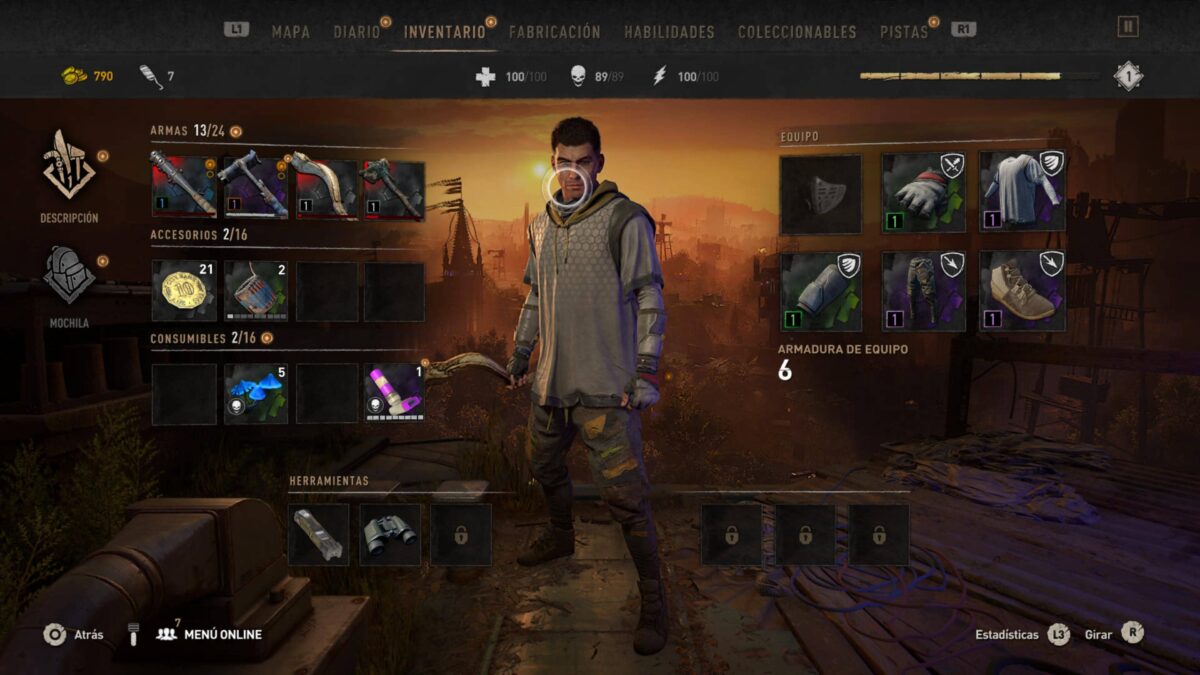This screenshot has height=675, width=1200.
Task: Choose the curved machete weapon slot
Action: (326, 190)
